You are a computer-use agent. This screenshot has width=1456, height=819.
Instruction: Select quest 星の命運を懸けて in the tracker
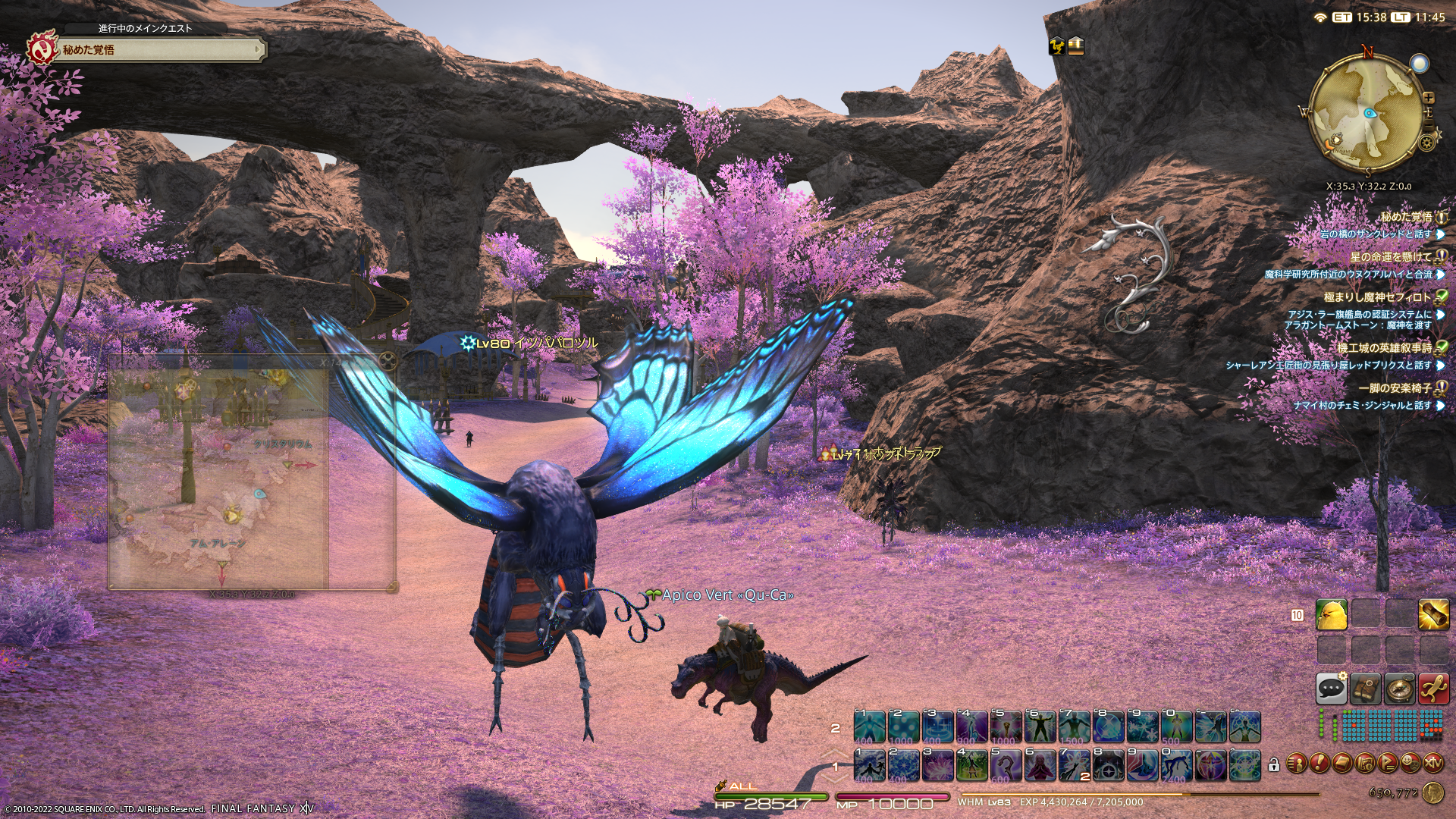(1390, 257)
